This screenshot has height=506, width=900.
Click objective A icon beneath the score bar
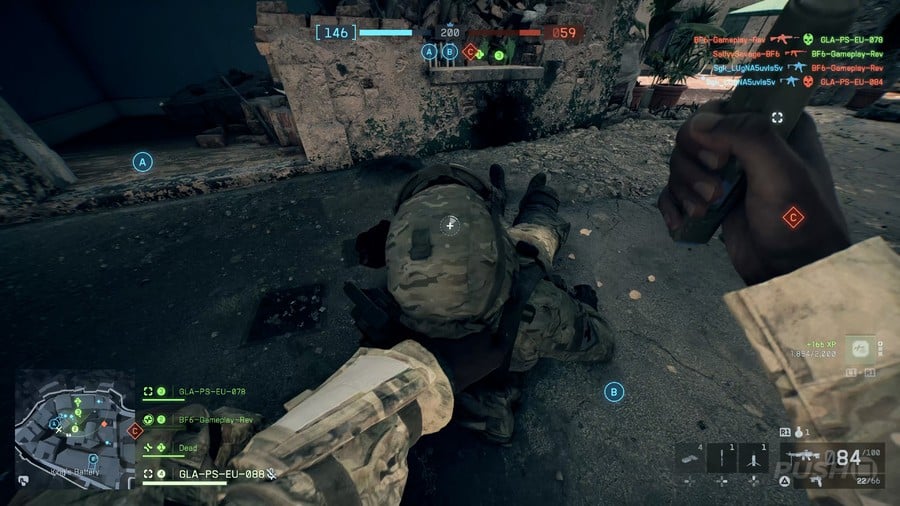pyautogui.click(x=430, y=52)
